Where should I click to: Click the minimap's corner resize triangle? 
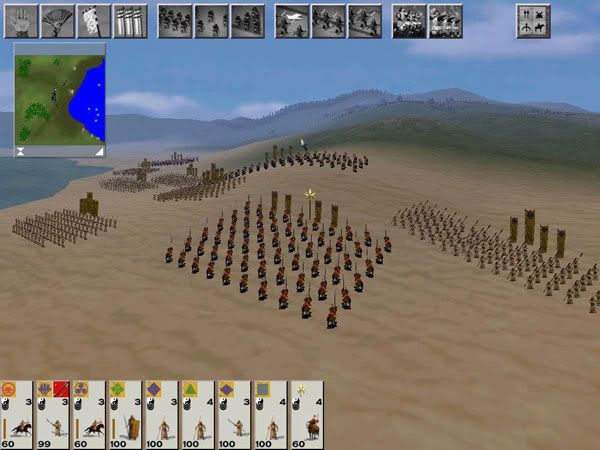pos(98,151)
